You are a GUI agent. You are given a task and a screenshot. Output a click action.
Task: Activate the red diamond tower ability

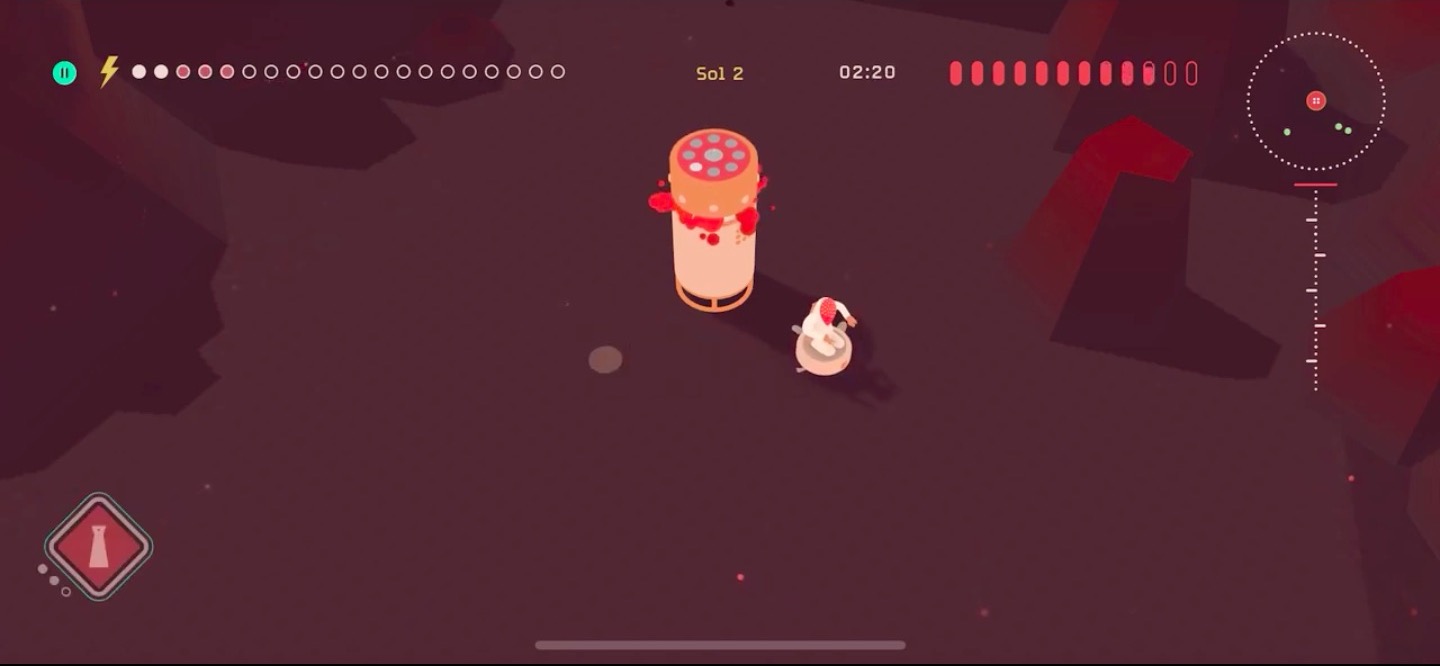click(98, 547)
